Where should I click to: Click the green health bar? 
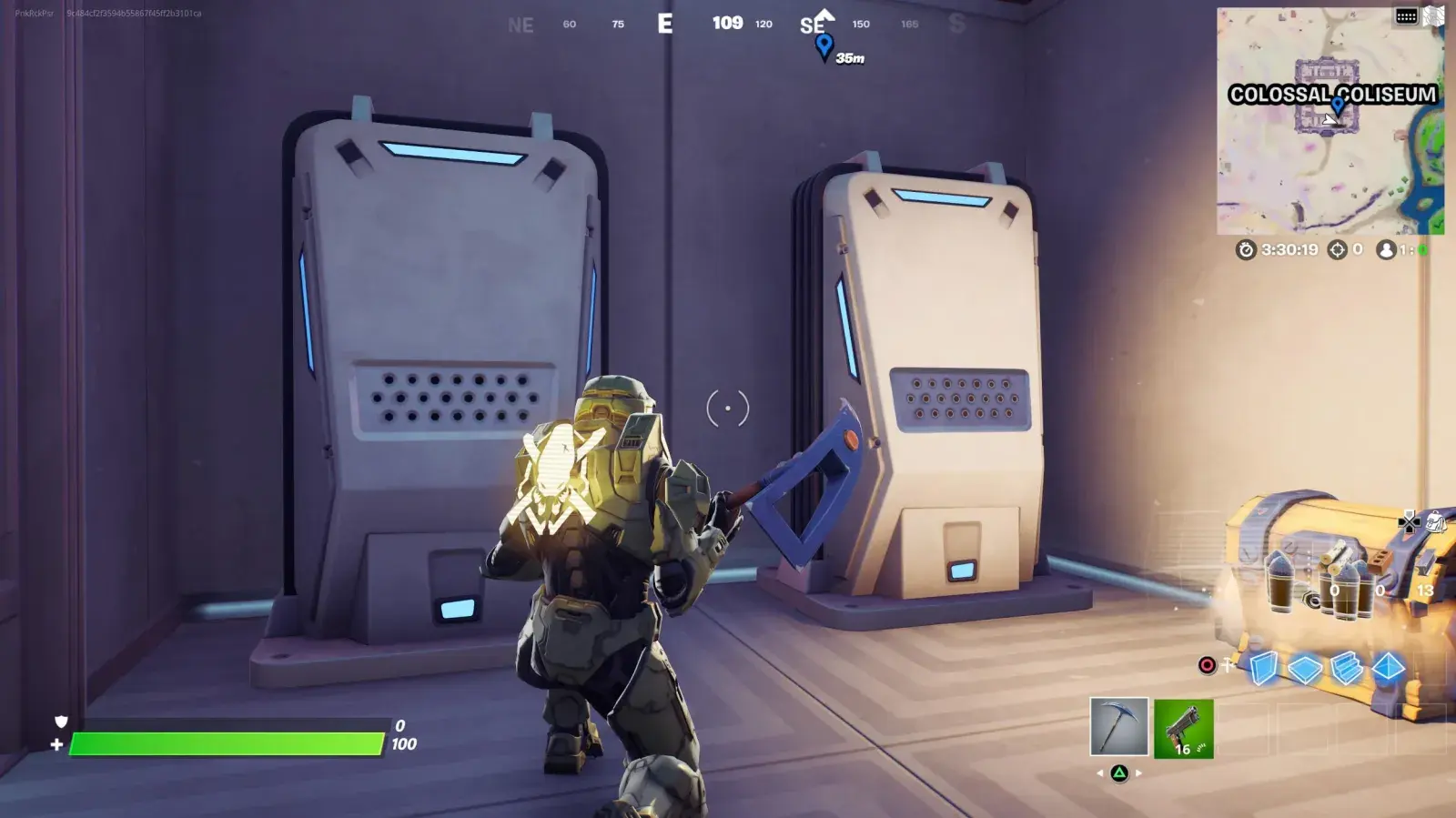pyautogui.click(x=227, y=742)
